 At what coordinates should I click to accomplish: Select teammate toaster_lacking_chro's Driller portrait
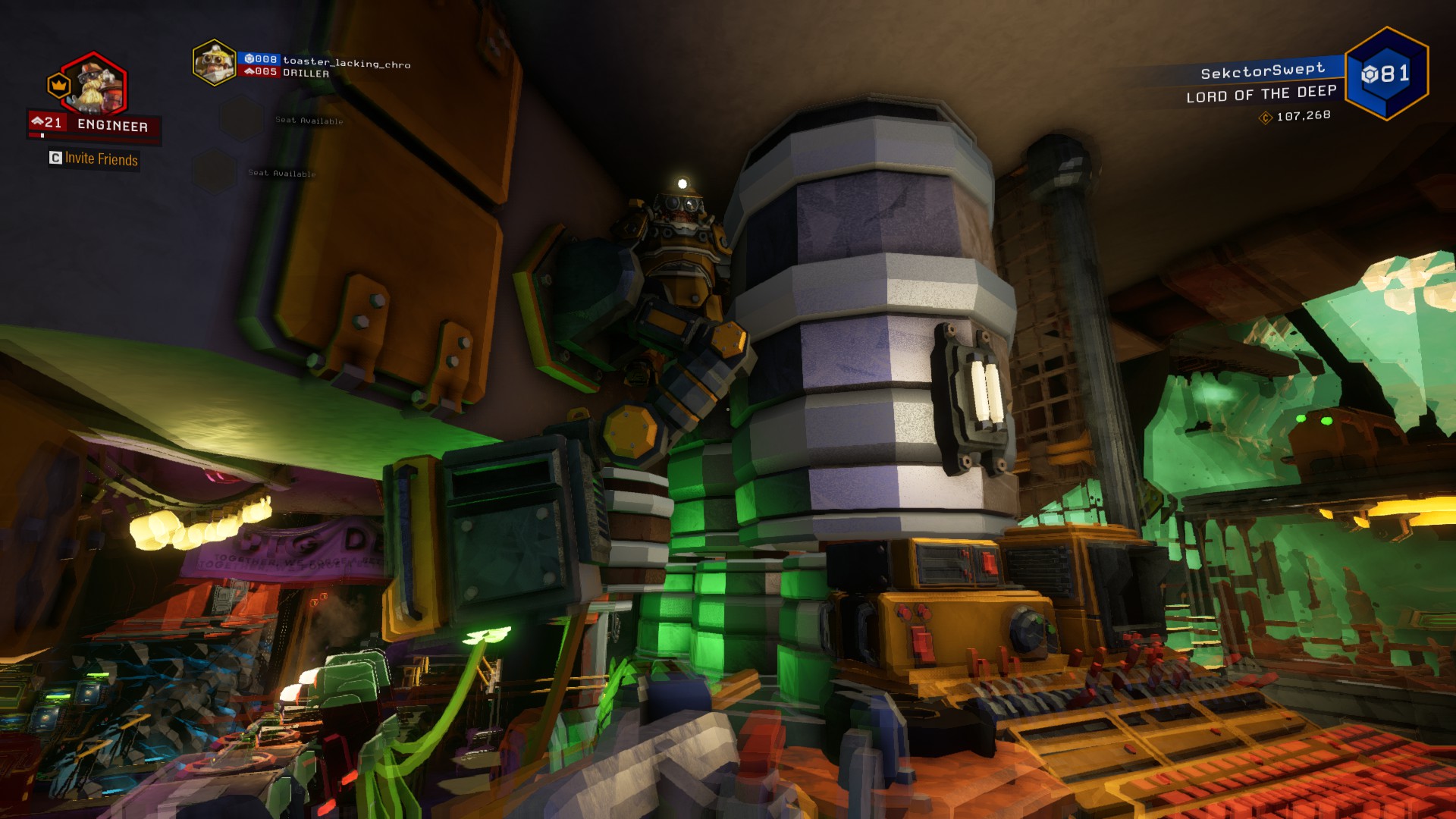click(214, 62)
